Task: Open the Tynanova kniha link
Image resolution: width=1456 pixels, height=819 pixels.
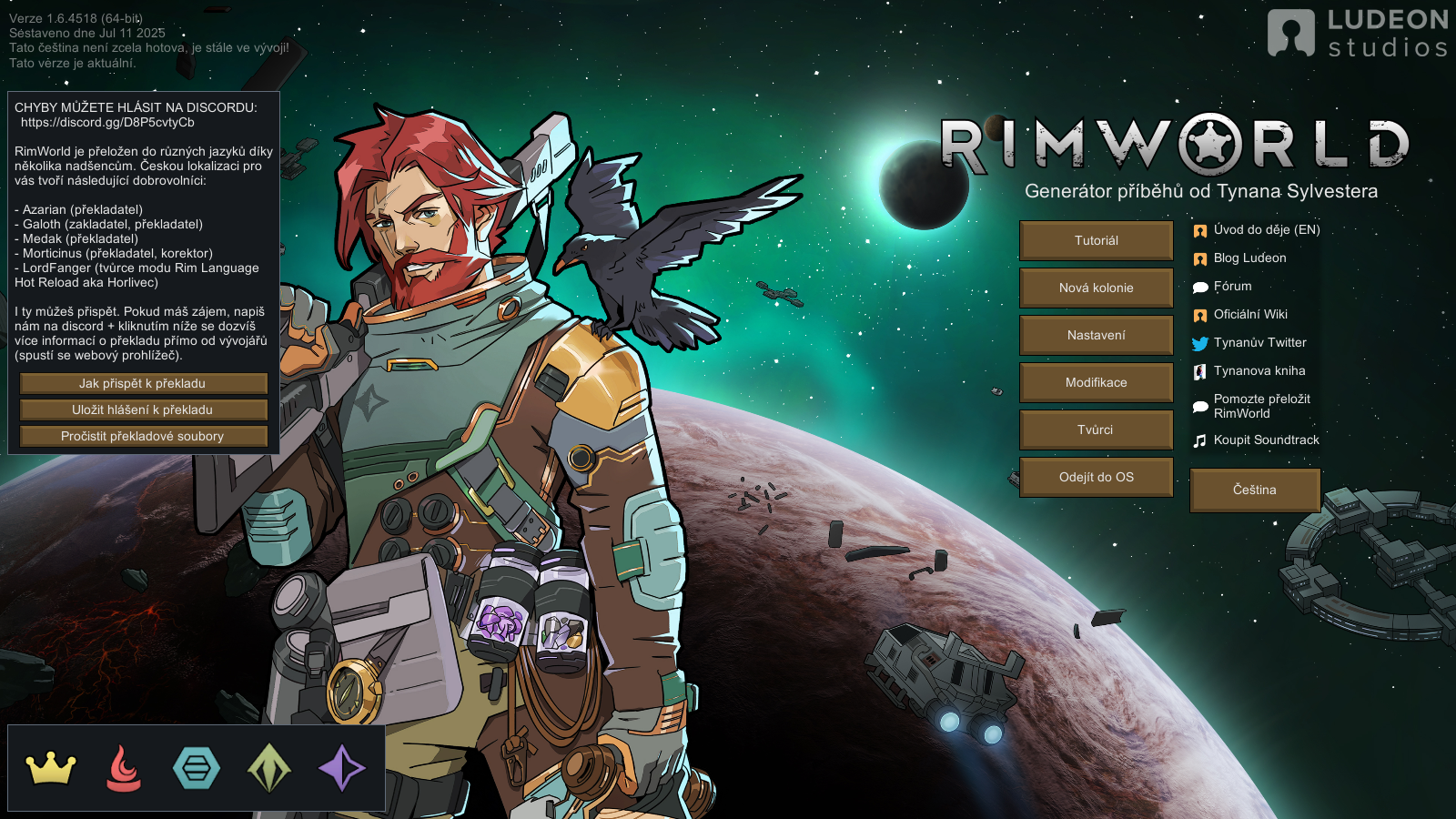Action: (x=1259, y=371)
